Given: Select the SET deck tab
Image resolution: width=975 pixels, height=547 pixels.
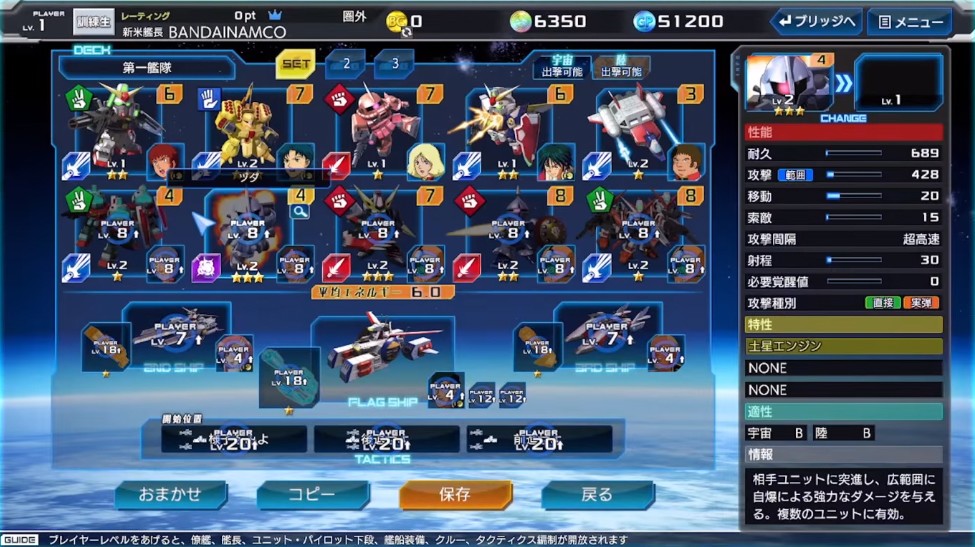Looking at the screenshot, I should [296, 64].
